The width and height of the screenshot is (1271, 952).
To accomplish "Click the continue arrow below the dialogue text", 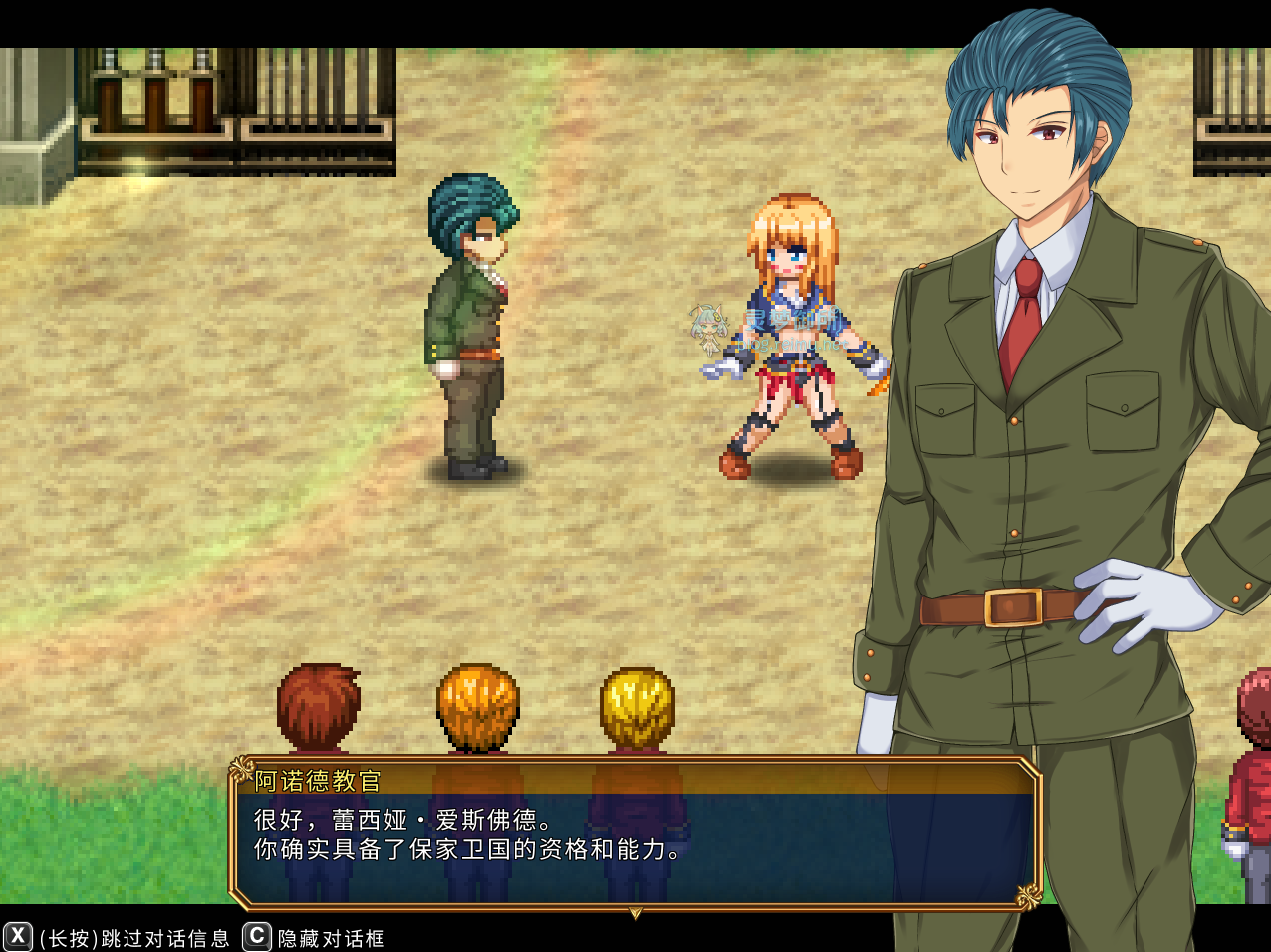I will (635, 912).
